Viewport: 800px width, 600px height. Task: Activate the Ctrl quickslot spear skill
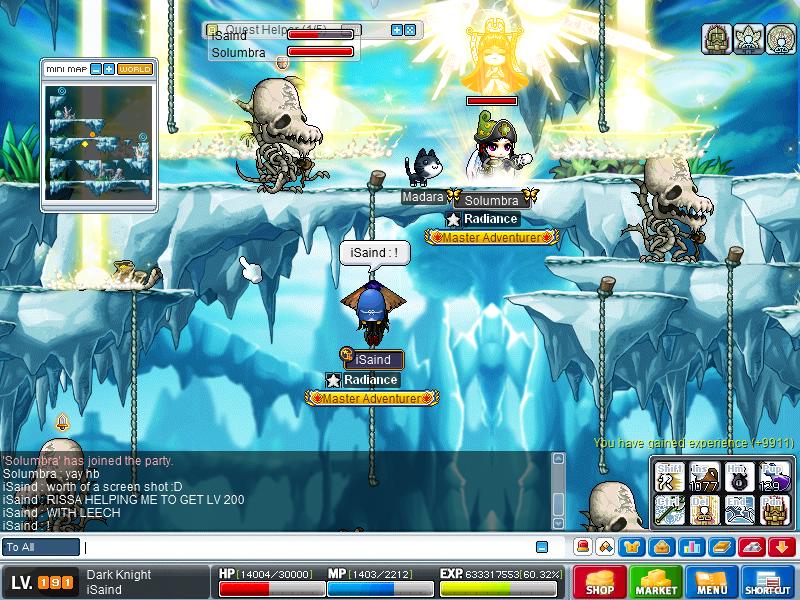tap(669, 510)
